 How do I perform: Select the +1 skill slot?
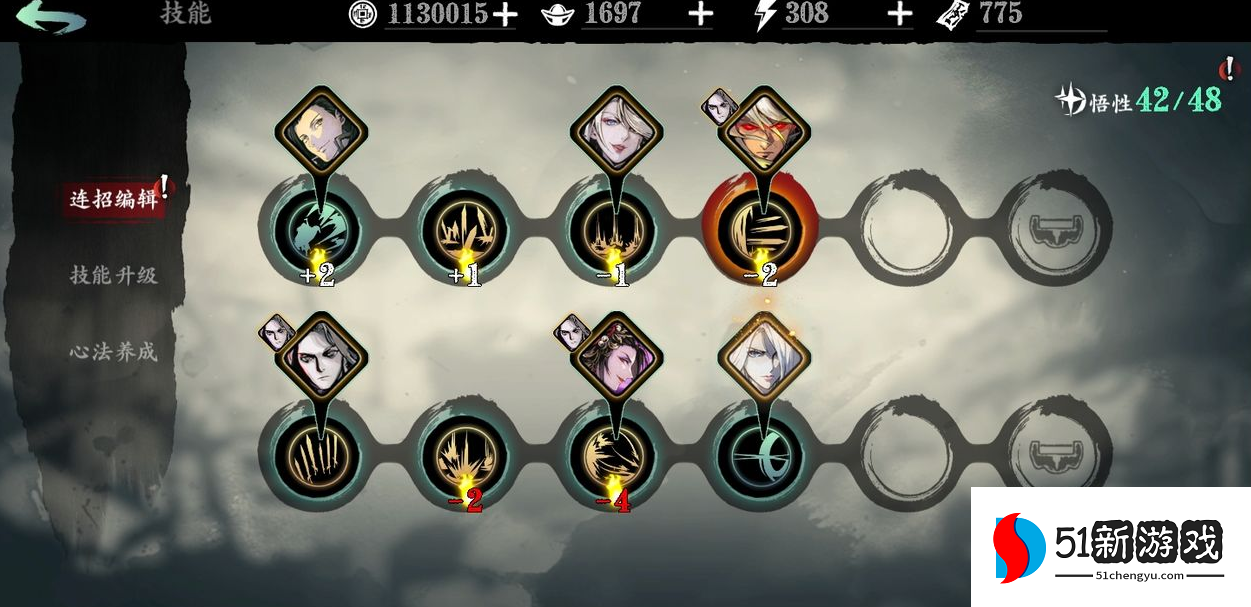[464, 228]
